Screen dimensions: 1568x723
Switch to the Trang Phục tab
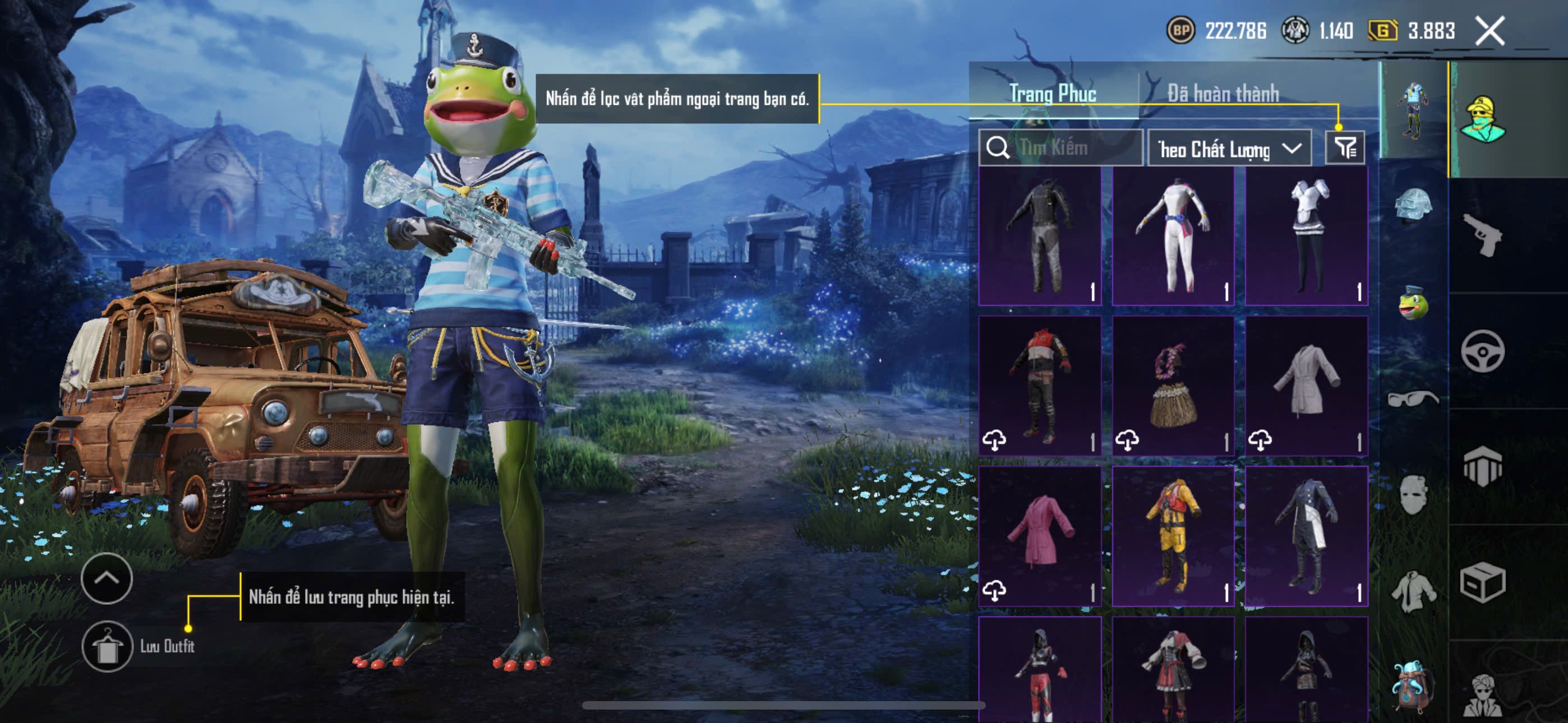tap(1053, 93)
